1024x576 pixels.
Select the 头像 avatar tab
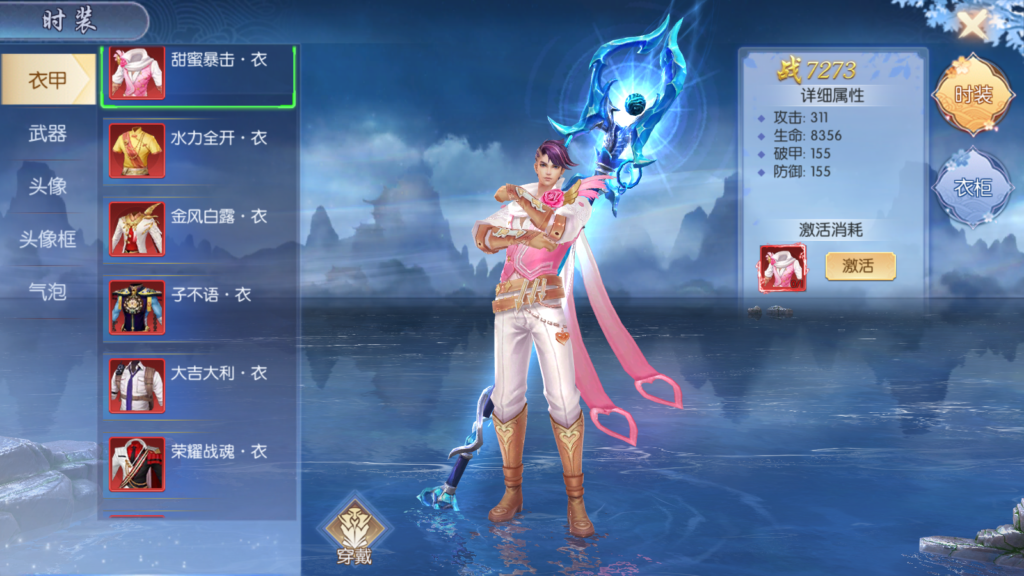[x=48, y=186]
